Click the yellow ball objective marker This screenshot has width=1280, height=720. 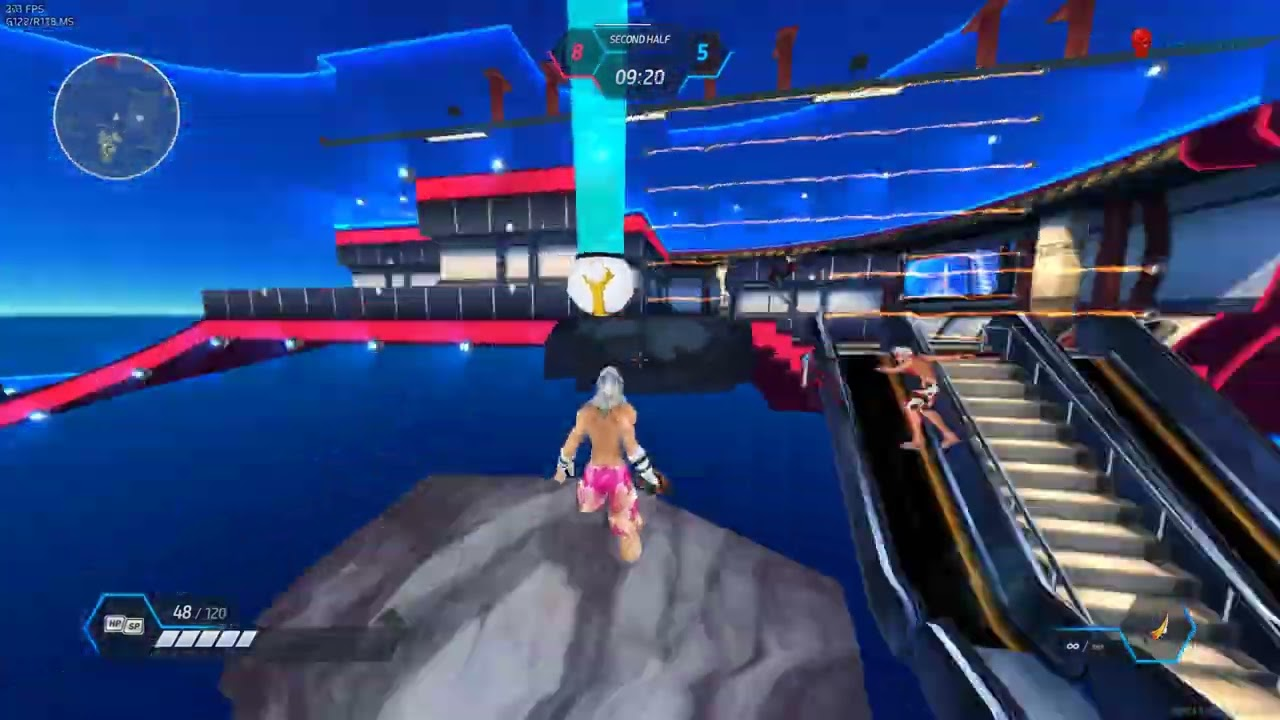(600, 287)
